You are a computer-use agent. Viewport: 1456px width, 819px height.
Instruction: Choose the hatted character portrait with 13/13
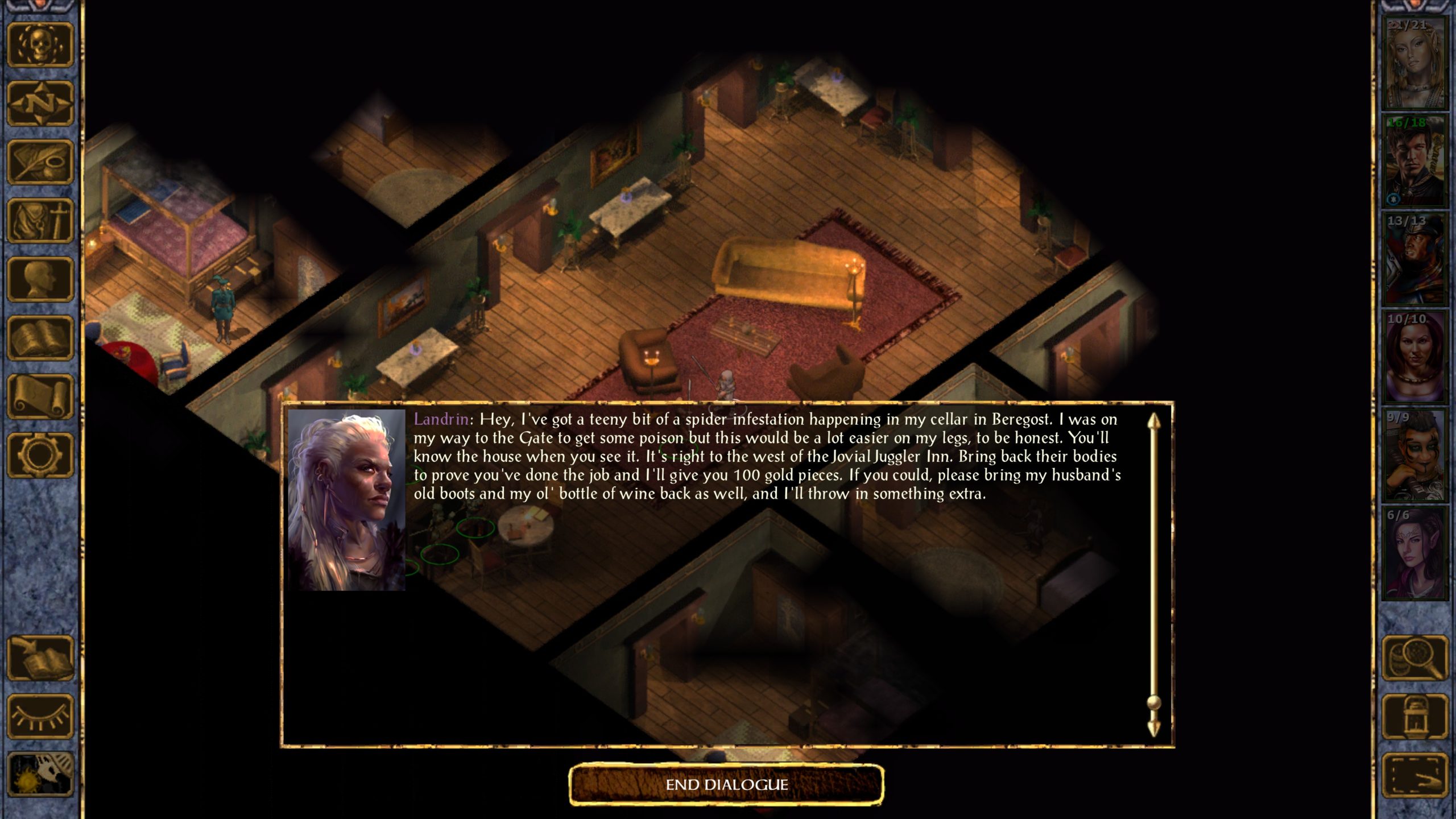(1414, 259)
